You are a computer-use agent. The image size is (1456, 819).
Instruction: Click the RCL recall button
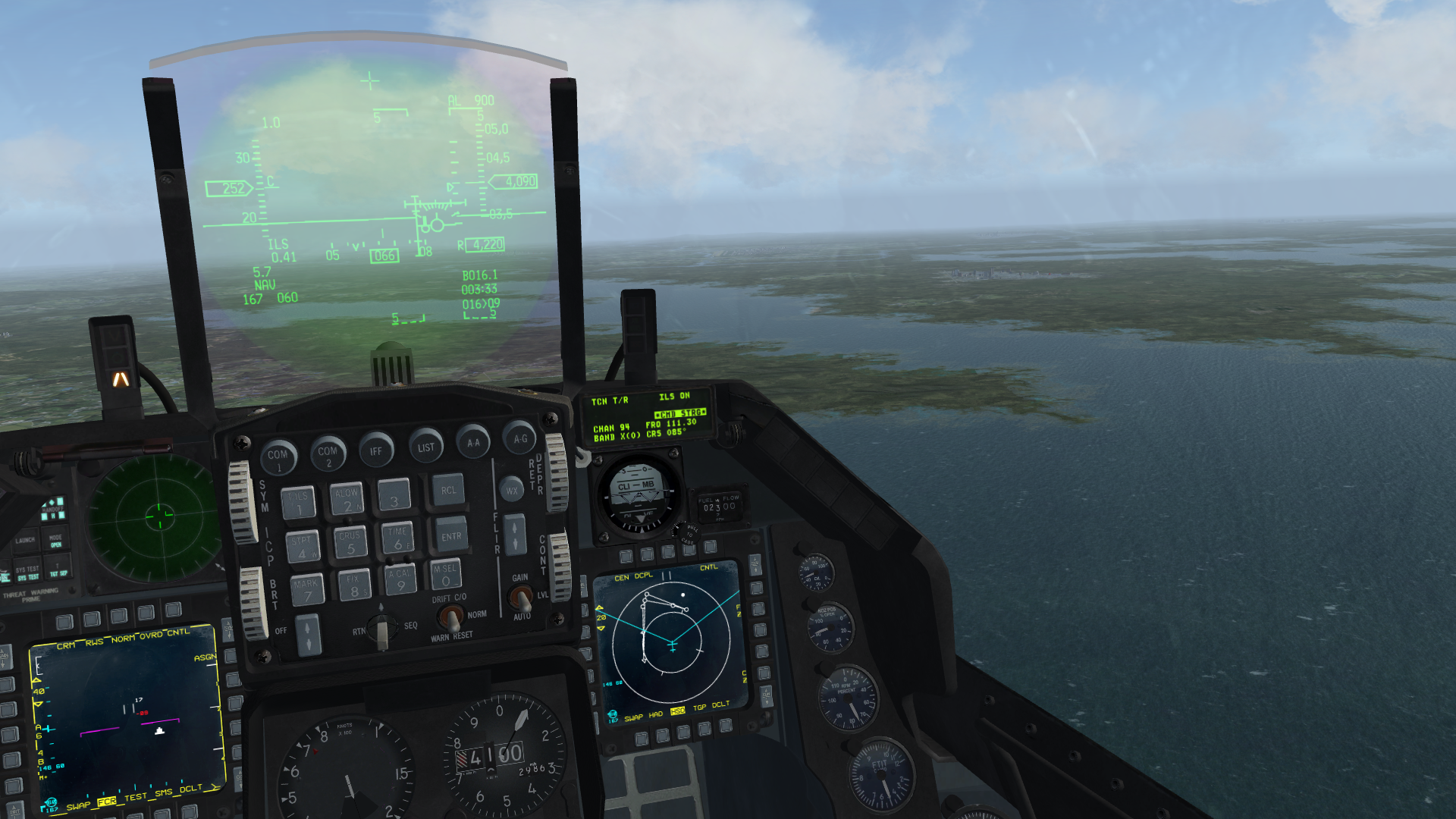coord(448,491)
